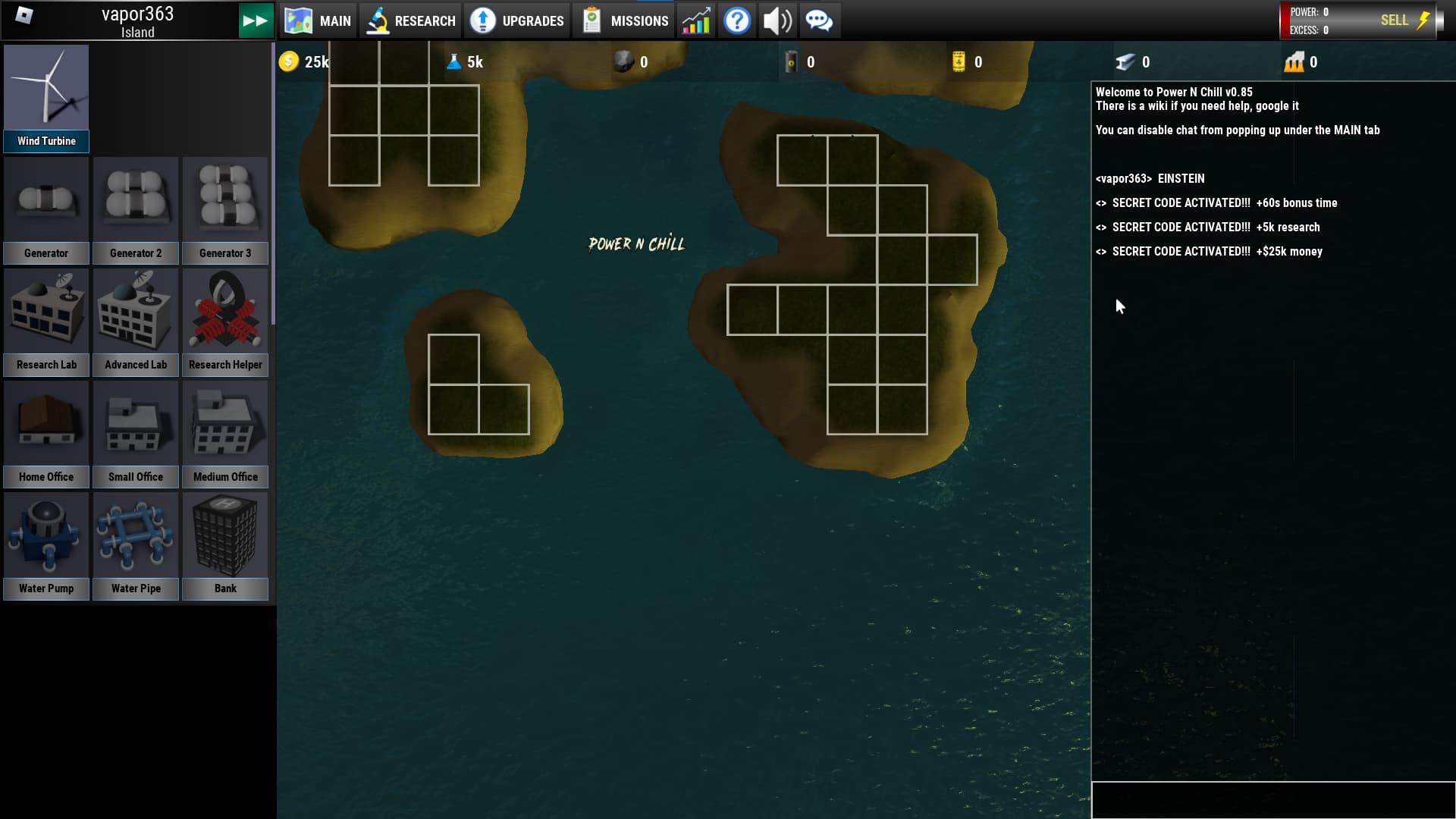Switch to the RESEARCH tab

tap(410, 20)
